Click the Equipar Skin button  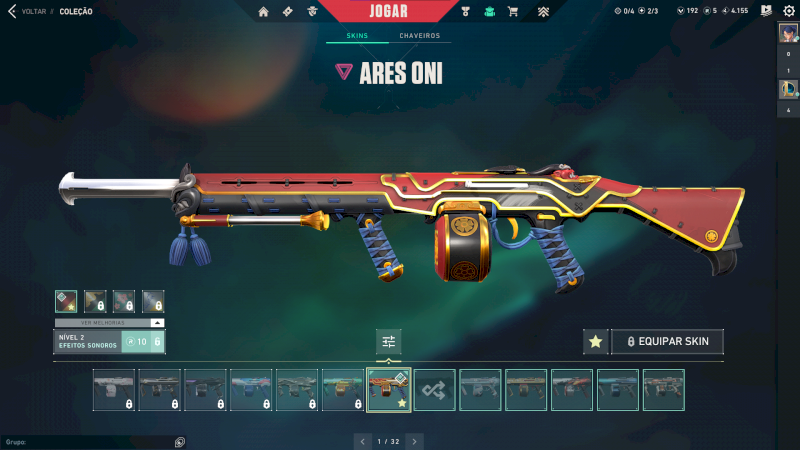point(667,342)
